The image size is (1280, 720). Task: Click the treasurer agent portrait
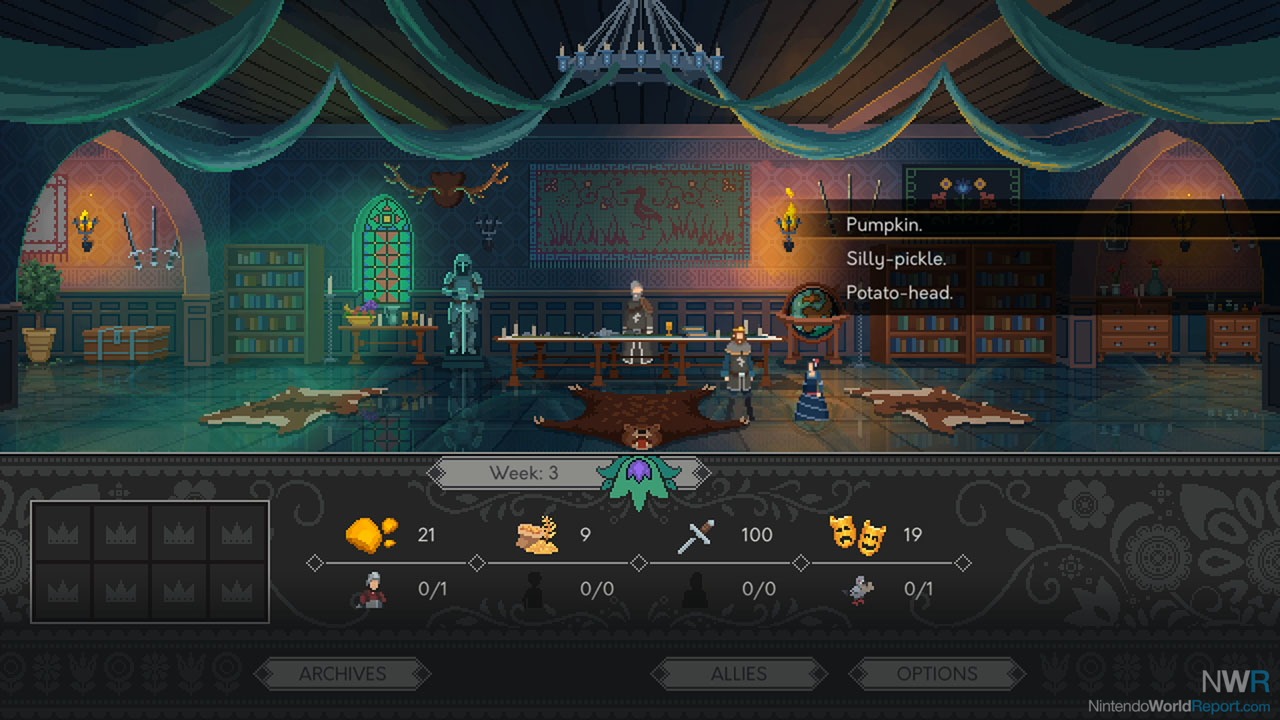click(x=371, y=590)
